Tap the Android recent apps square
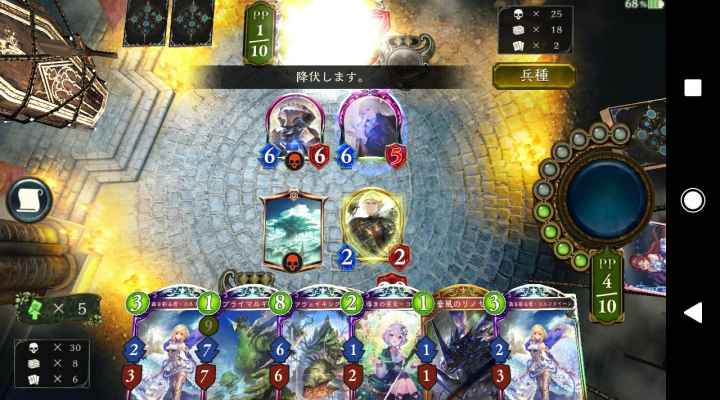720x400 pixels. (692, 88)
